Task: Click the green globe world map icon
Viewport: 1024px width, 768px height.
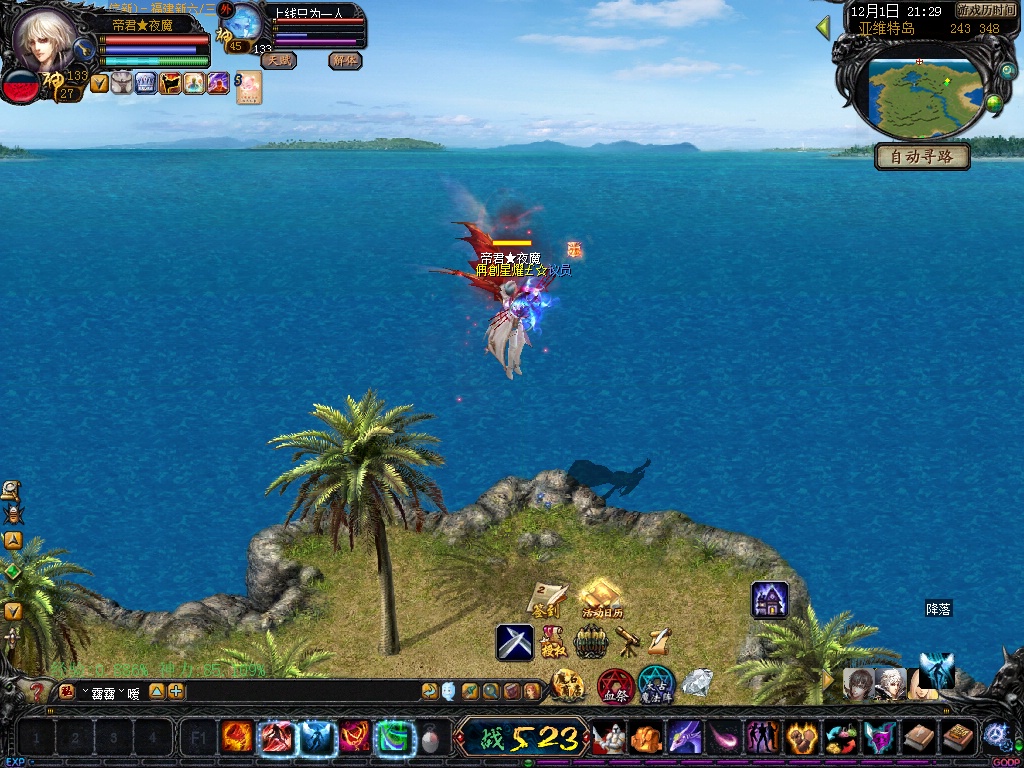Action: (994, 103)
